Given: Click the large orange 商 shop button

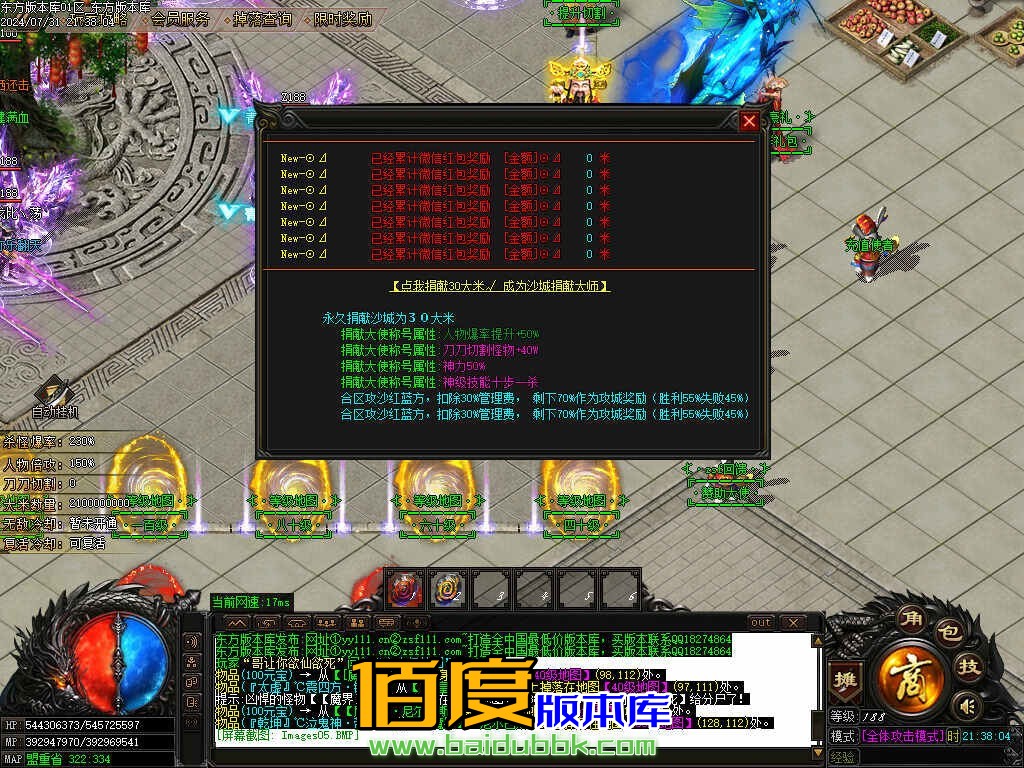Looking at the screenshot, I should pos(911,674).
